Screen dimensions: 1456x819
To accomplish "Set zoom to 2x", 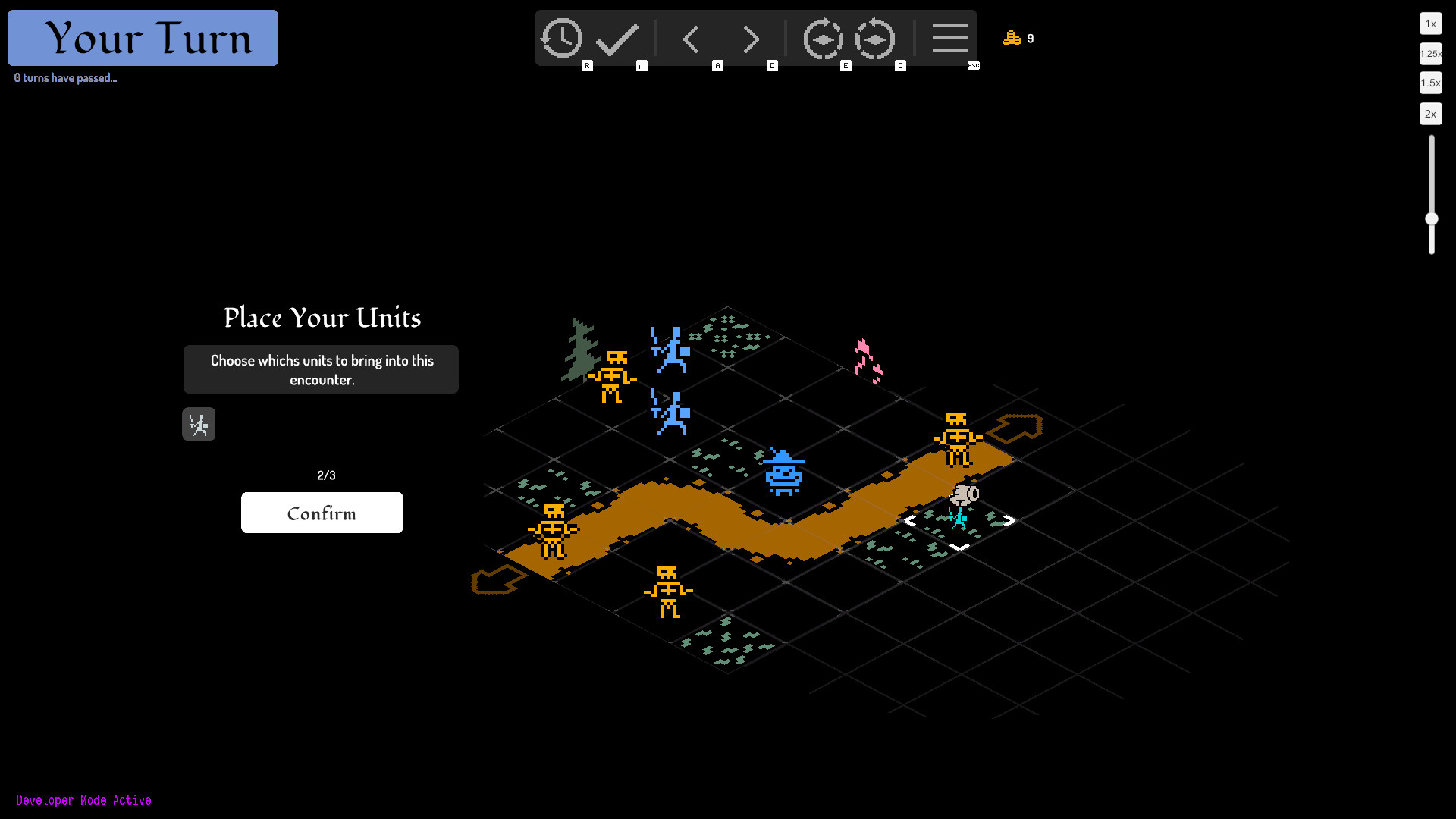I will (x=1430, y=114).
